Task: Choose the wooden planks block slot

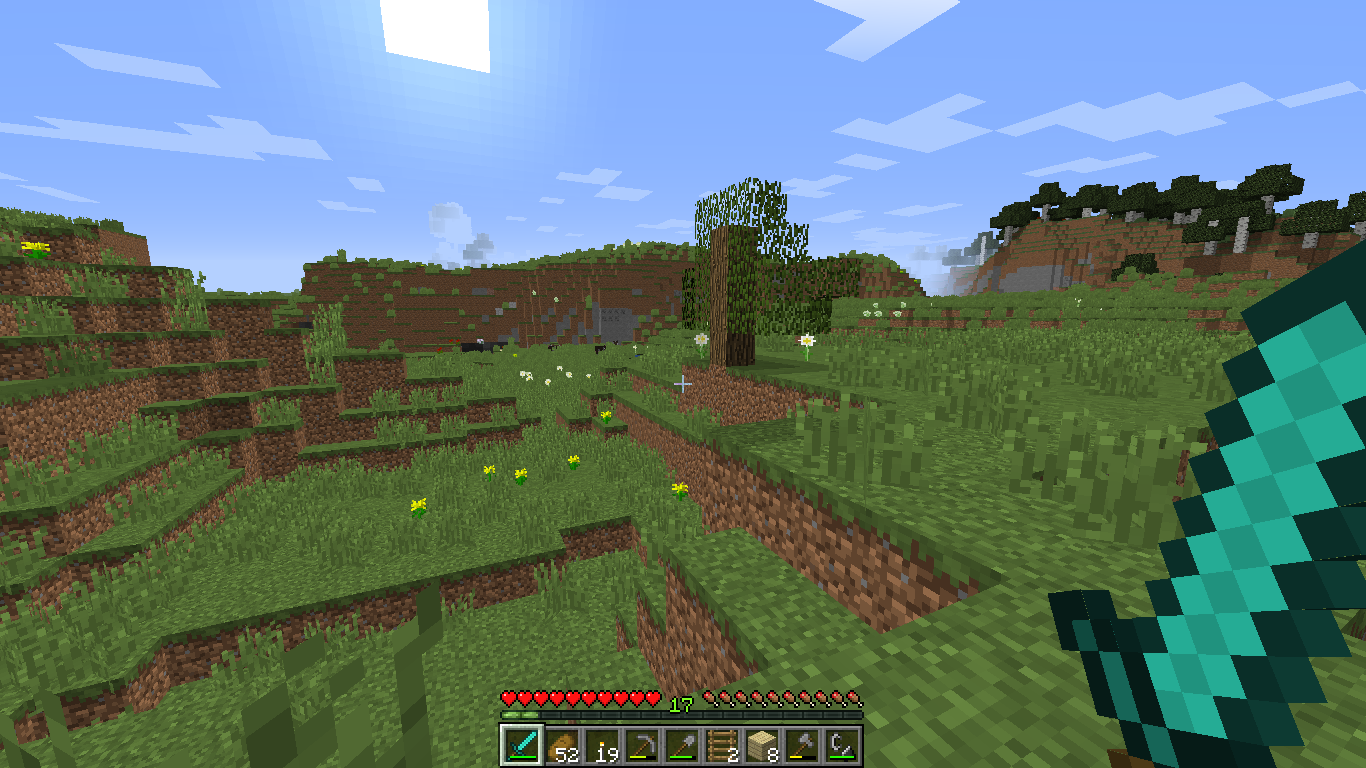Action: [x=761, y=745]
